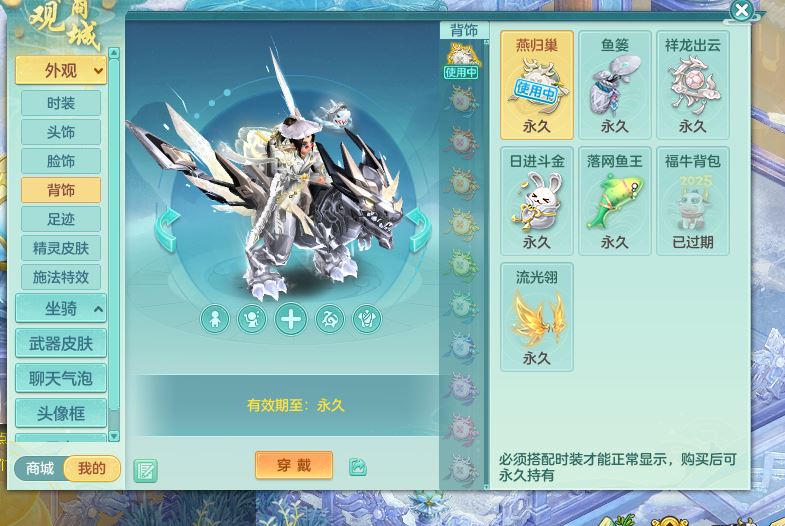Switch to the 商城 shop view
Screen dimensions: 785x526
(x=40, y=468)
